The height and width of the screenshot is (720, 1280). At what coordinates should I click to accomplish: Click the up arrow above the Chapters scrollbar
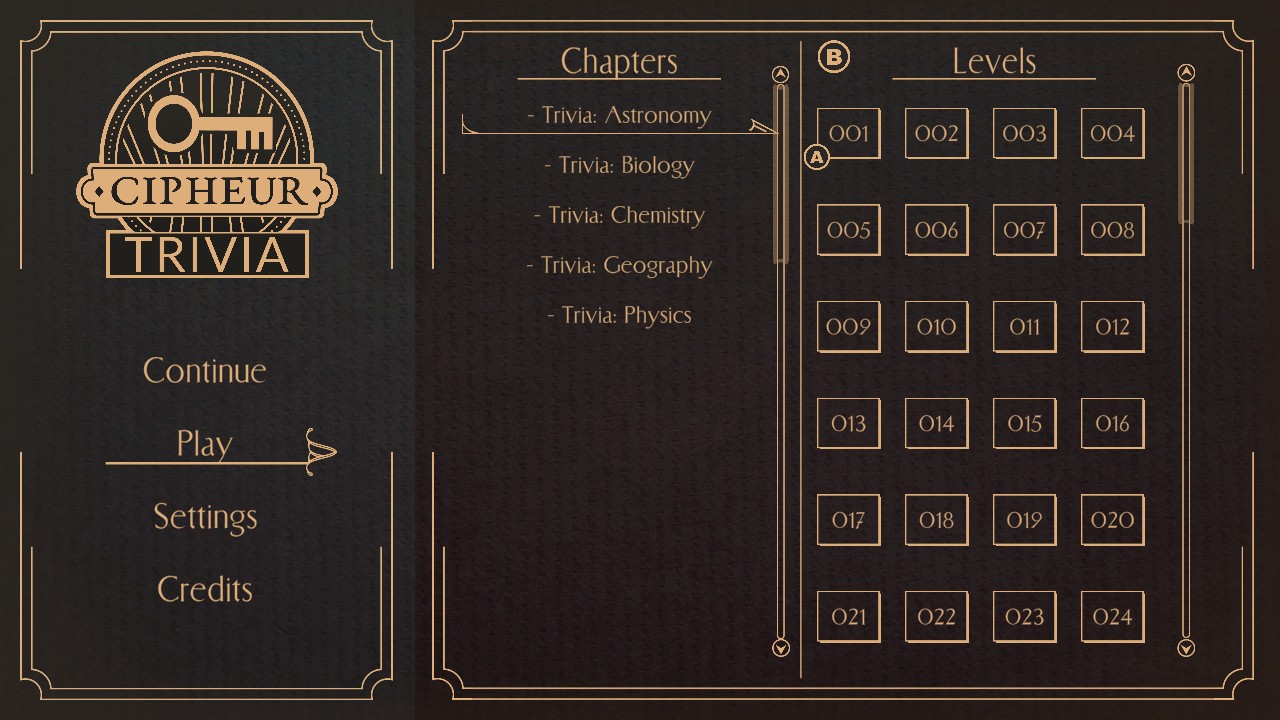pyautogui.click(x=781, y=73)
